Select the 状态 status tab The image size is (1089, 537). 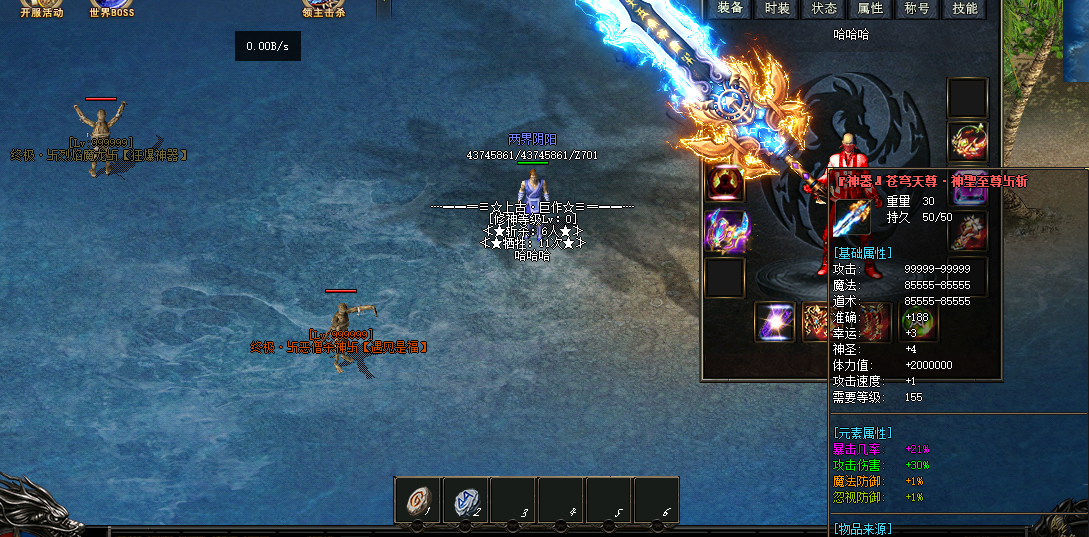coord(824,9)
